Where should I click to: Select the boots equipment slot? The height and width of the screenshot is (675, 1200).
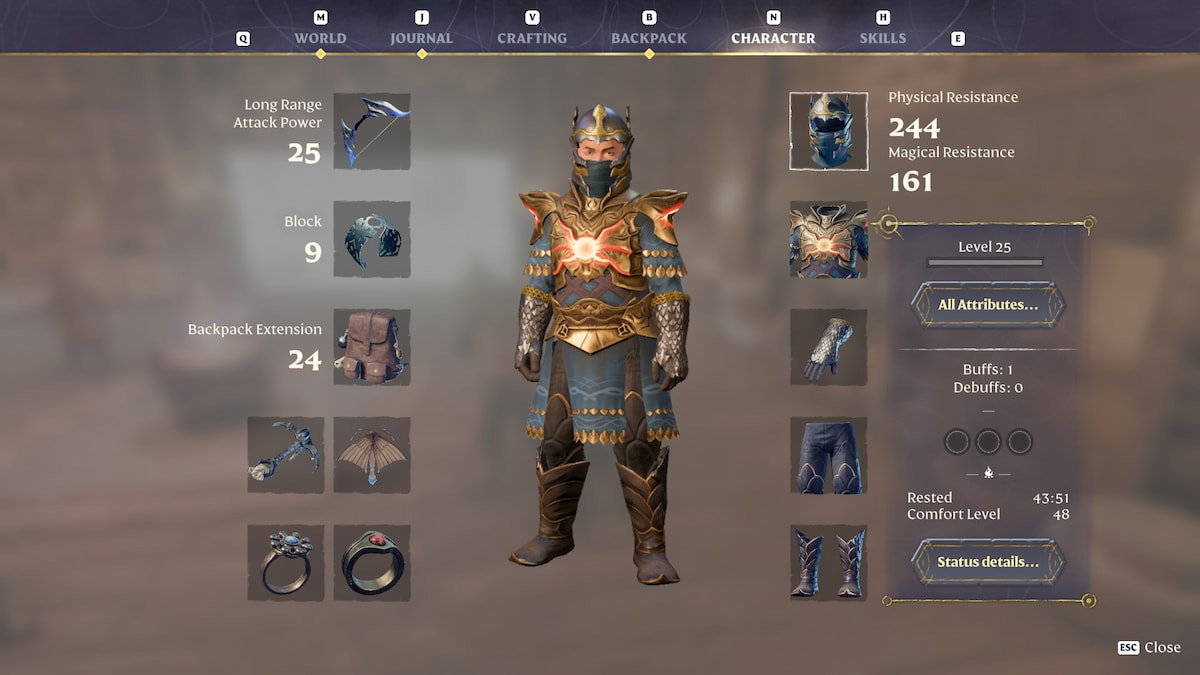point(828,563)
